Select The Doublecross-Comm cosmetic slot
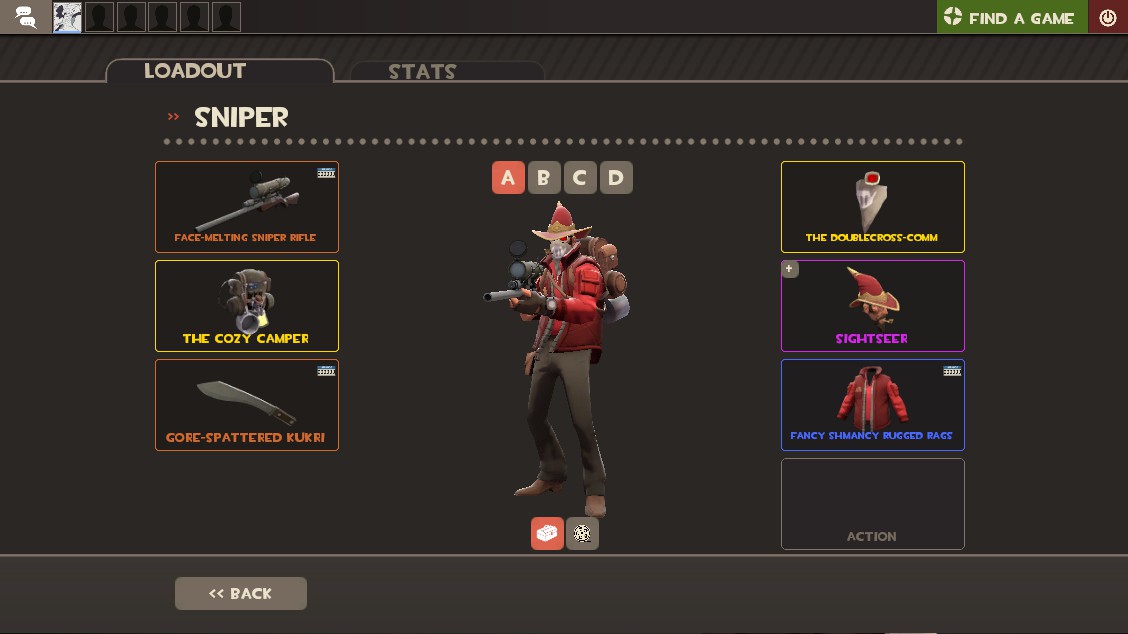 point(872,207)
